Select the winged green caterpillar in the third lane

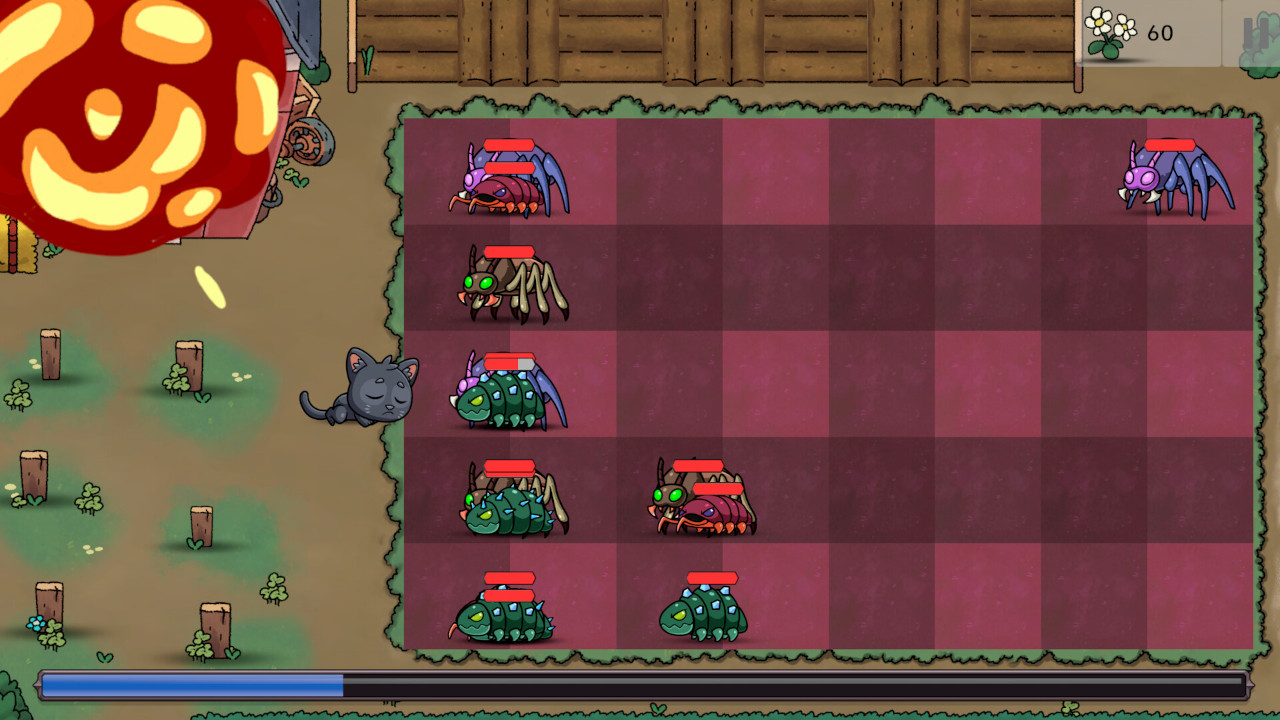pyautogui.click(x=505, y=395)
